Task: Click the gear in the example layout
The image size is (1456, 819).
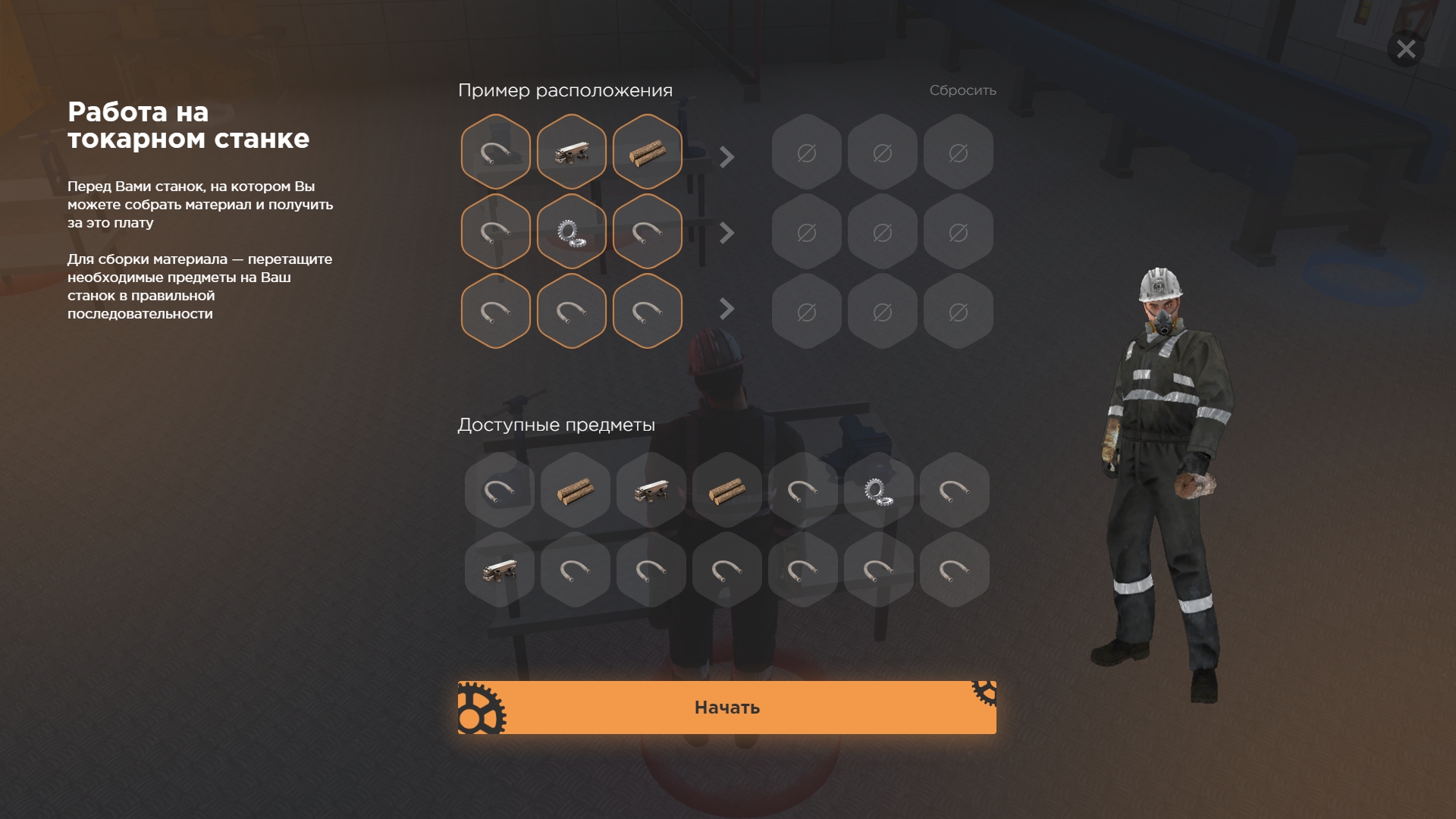Action: (571, 231)
